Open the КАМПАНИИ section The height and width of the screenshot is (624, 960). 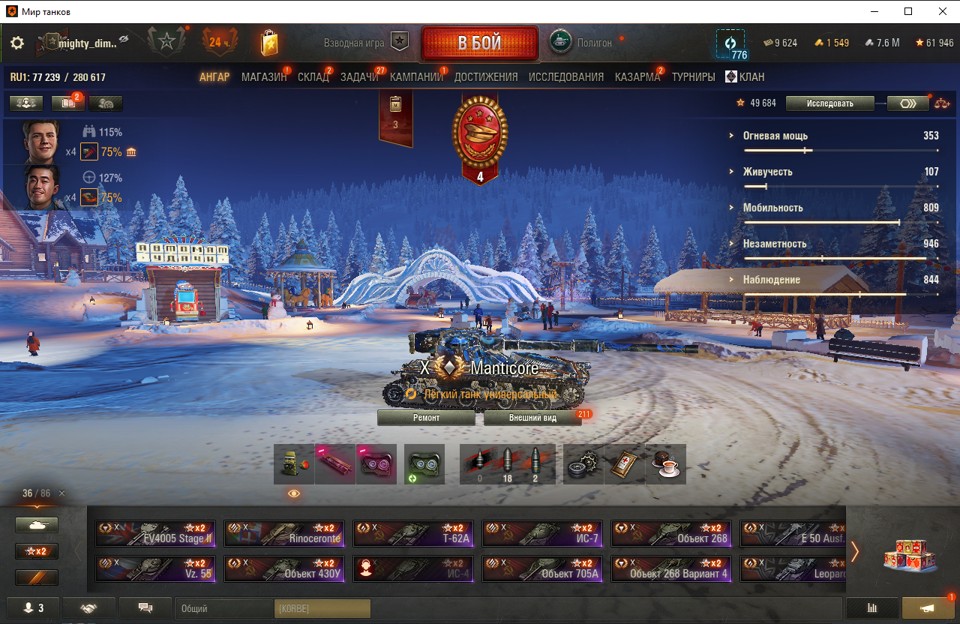[x=416, y=77]
